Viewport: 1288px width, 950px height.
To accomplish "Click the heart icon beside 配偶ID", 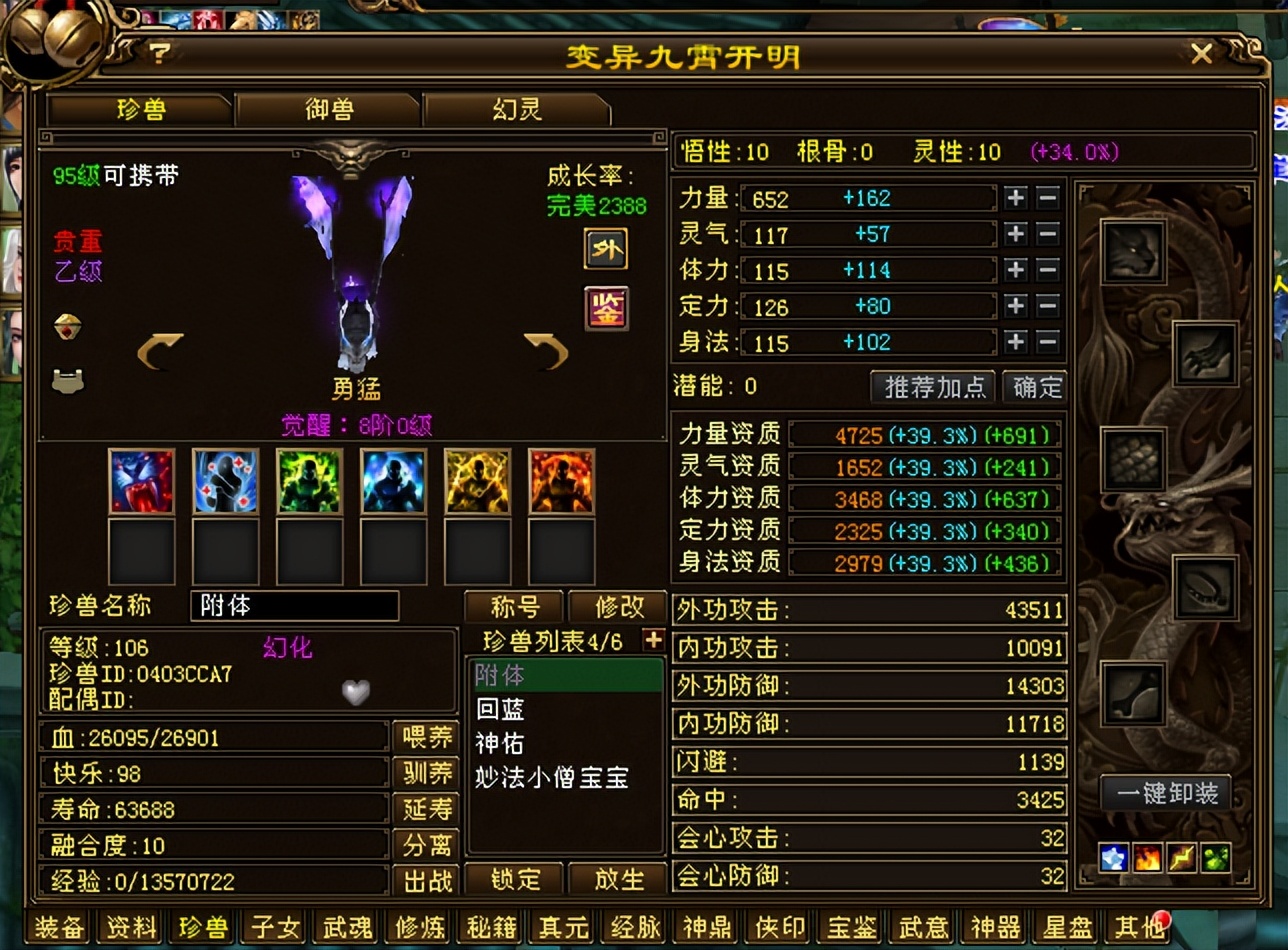I will click(355, 692).
